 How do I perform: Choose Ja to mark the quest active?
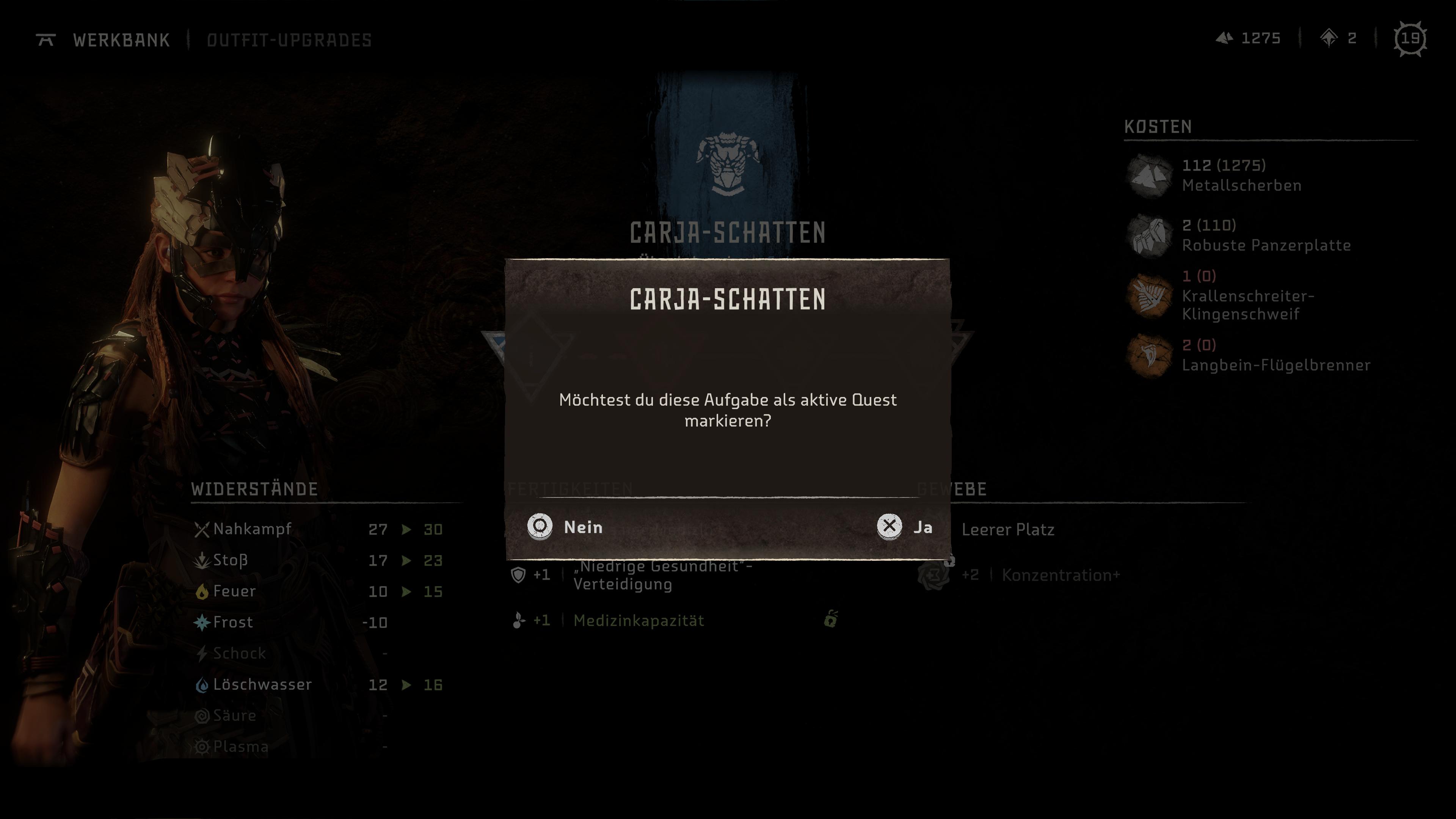coord(904,527)
